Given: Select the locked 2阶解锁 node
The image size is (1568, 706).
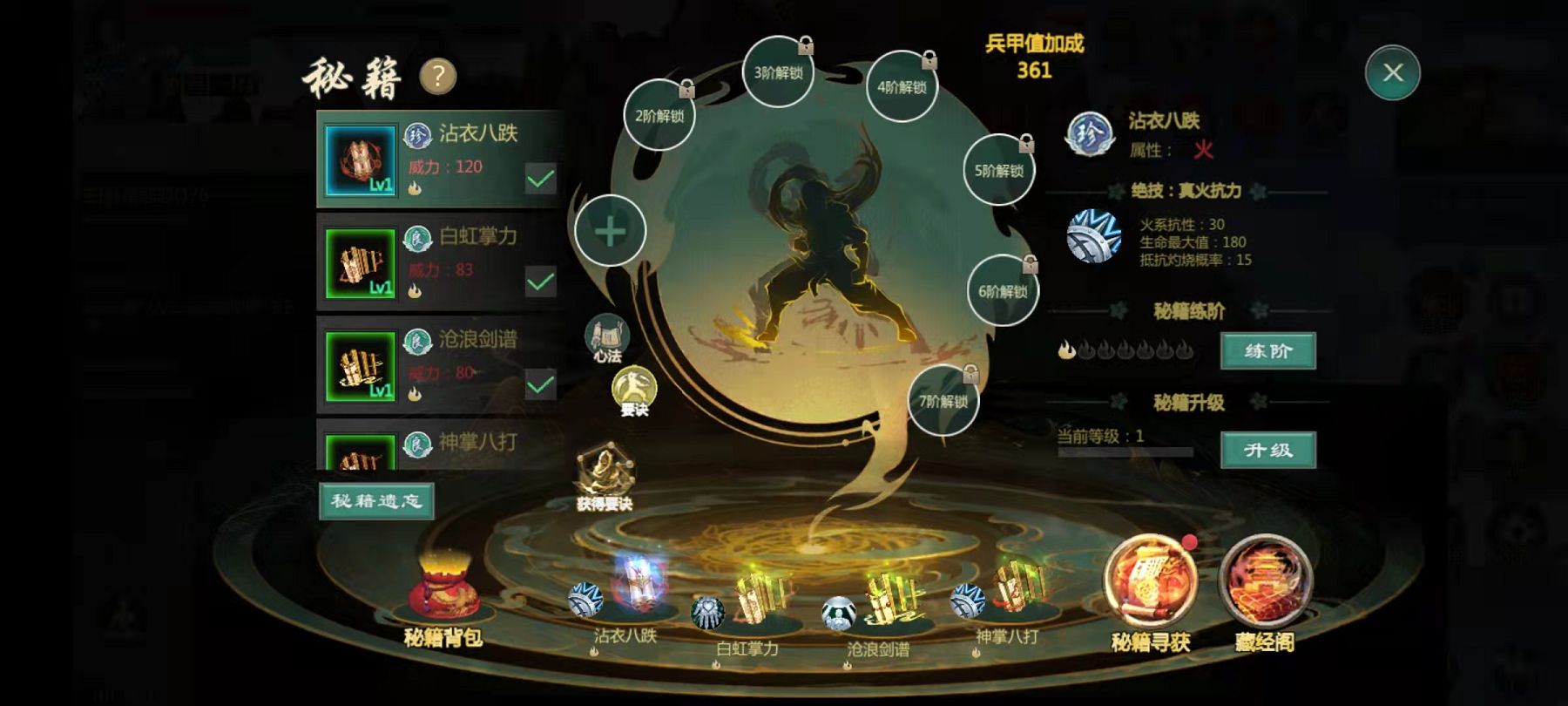Looking at the screenshot, I should [659, 115].
